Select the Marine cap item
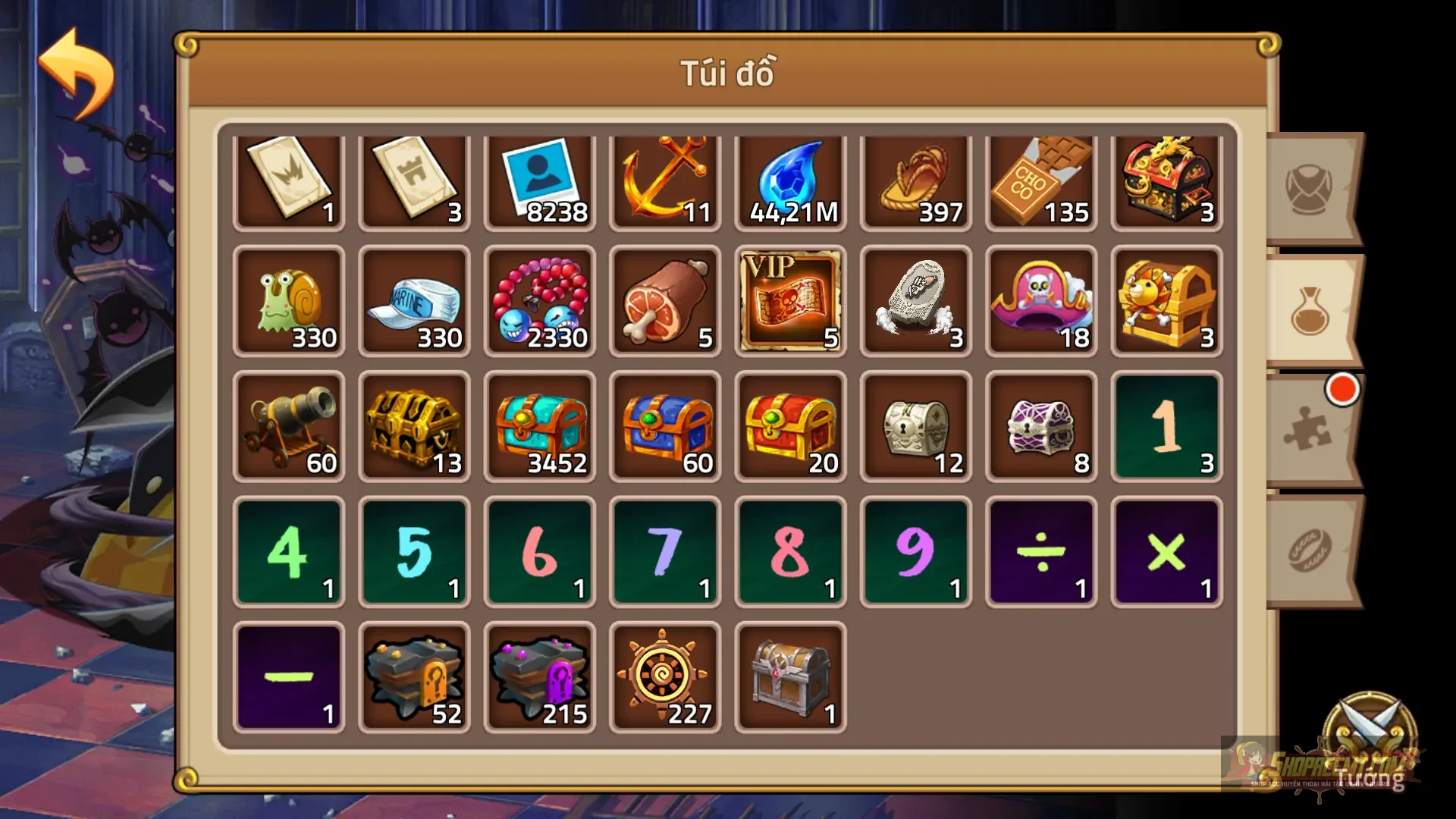The image size is (1456, 819). [x=414, y=302]
